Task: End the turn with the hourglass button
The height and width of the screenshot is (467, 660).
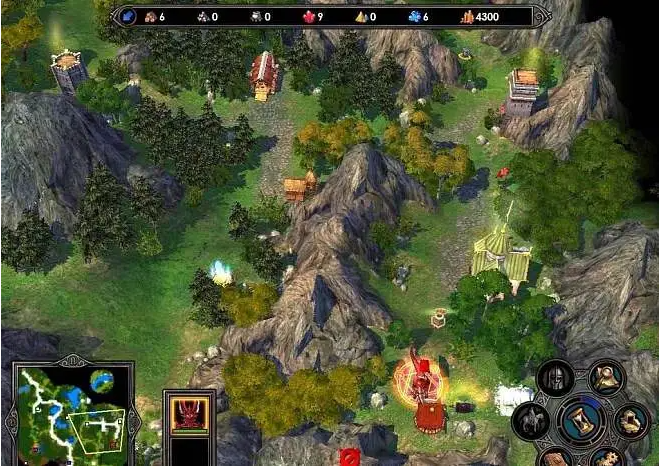Action: click(x=580, y=420)
